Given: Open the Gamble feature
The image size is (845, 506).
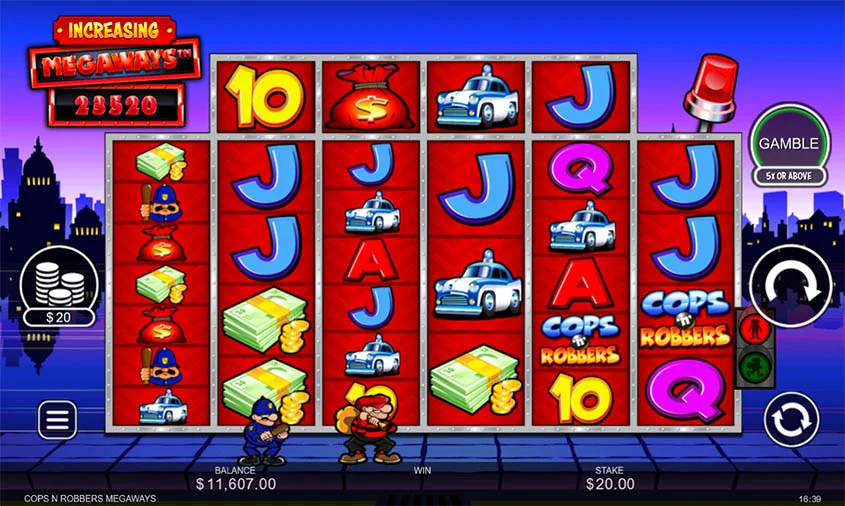Looking at the screenshot, I should [790, 144].
